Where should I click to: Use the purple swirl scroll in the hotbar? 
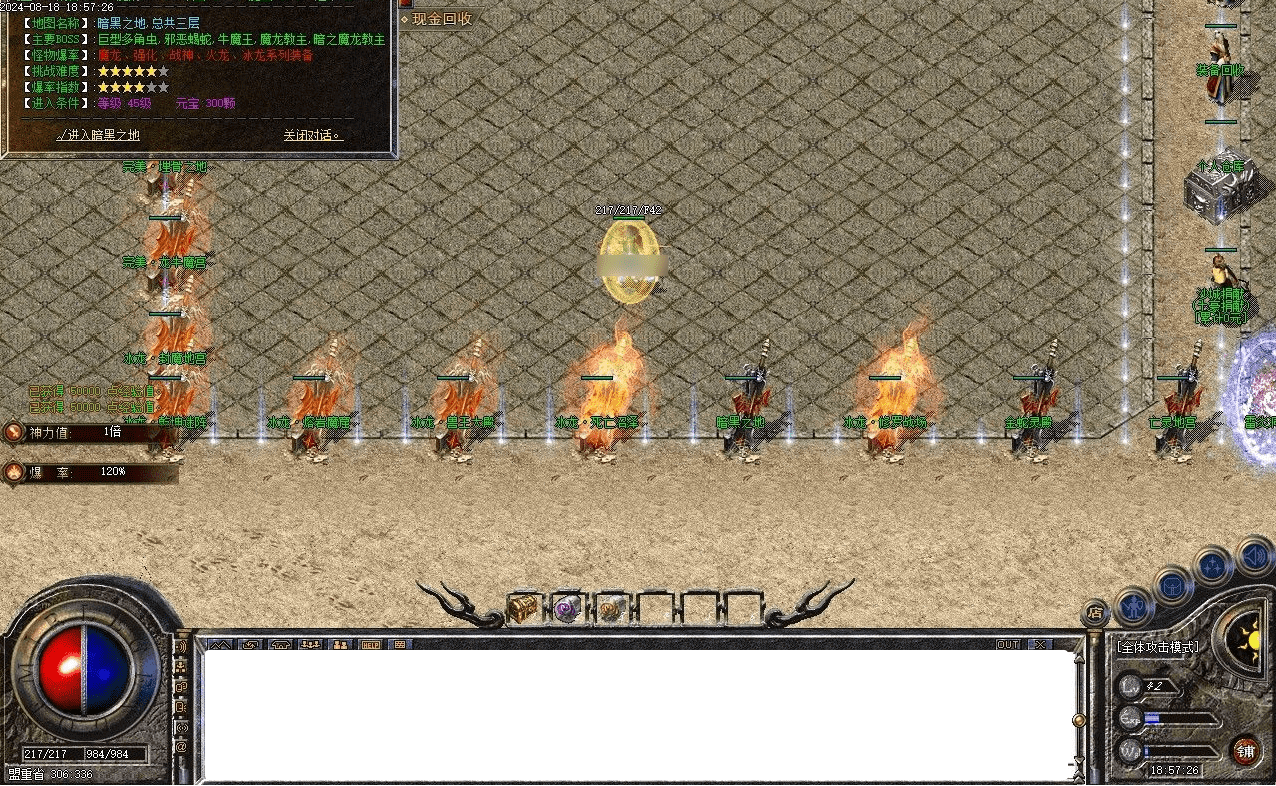(x=567, y=608)
